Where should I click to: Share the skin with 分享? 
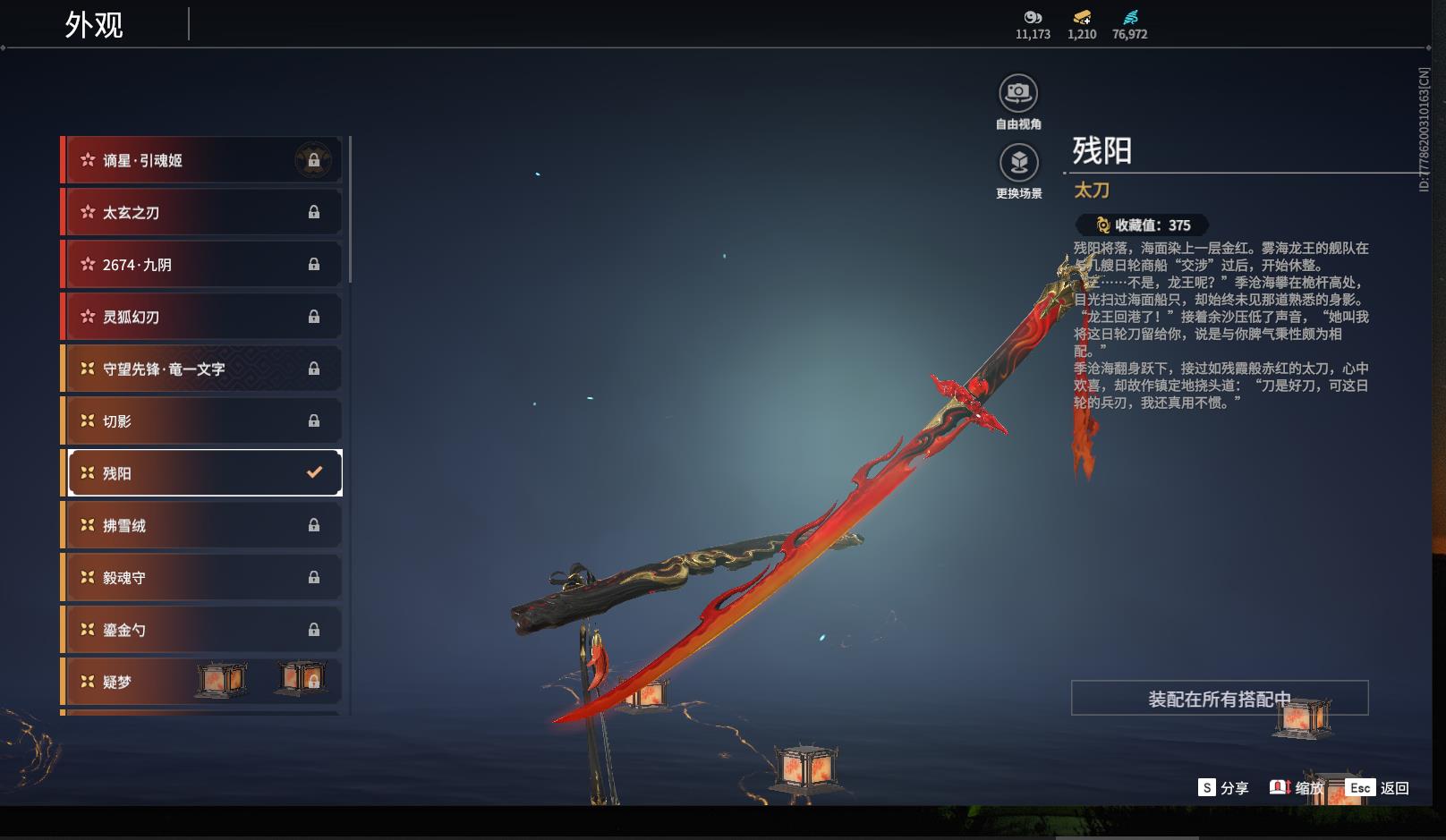[1223, 788]
